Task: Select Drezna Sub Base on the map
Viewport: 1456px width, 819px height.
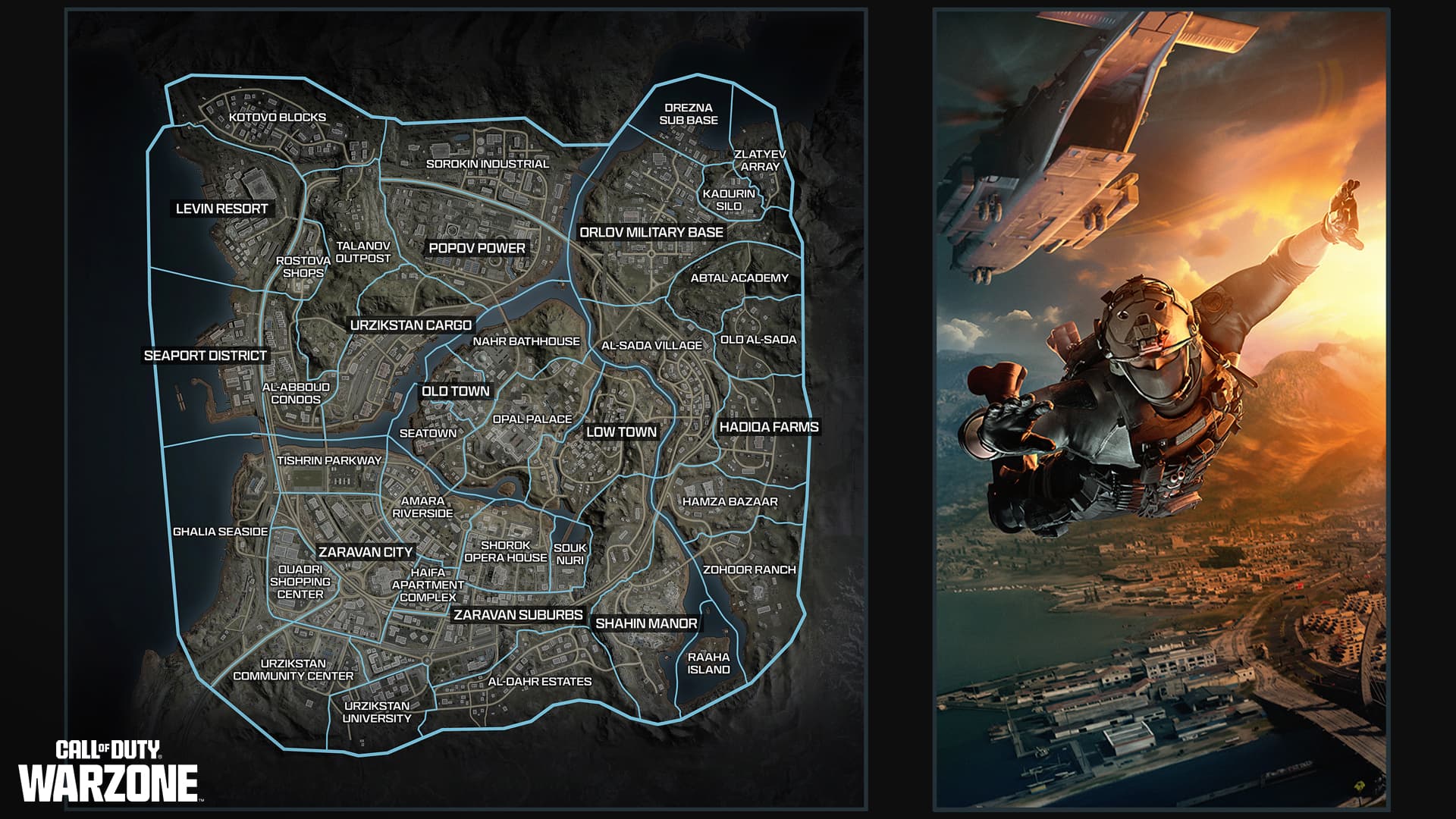Action: pyautogui.click(x=689, y=114)
